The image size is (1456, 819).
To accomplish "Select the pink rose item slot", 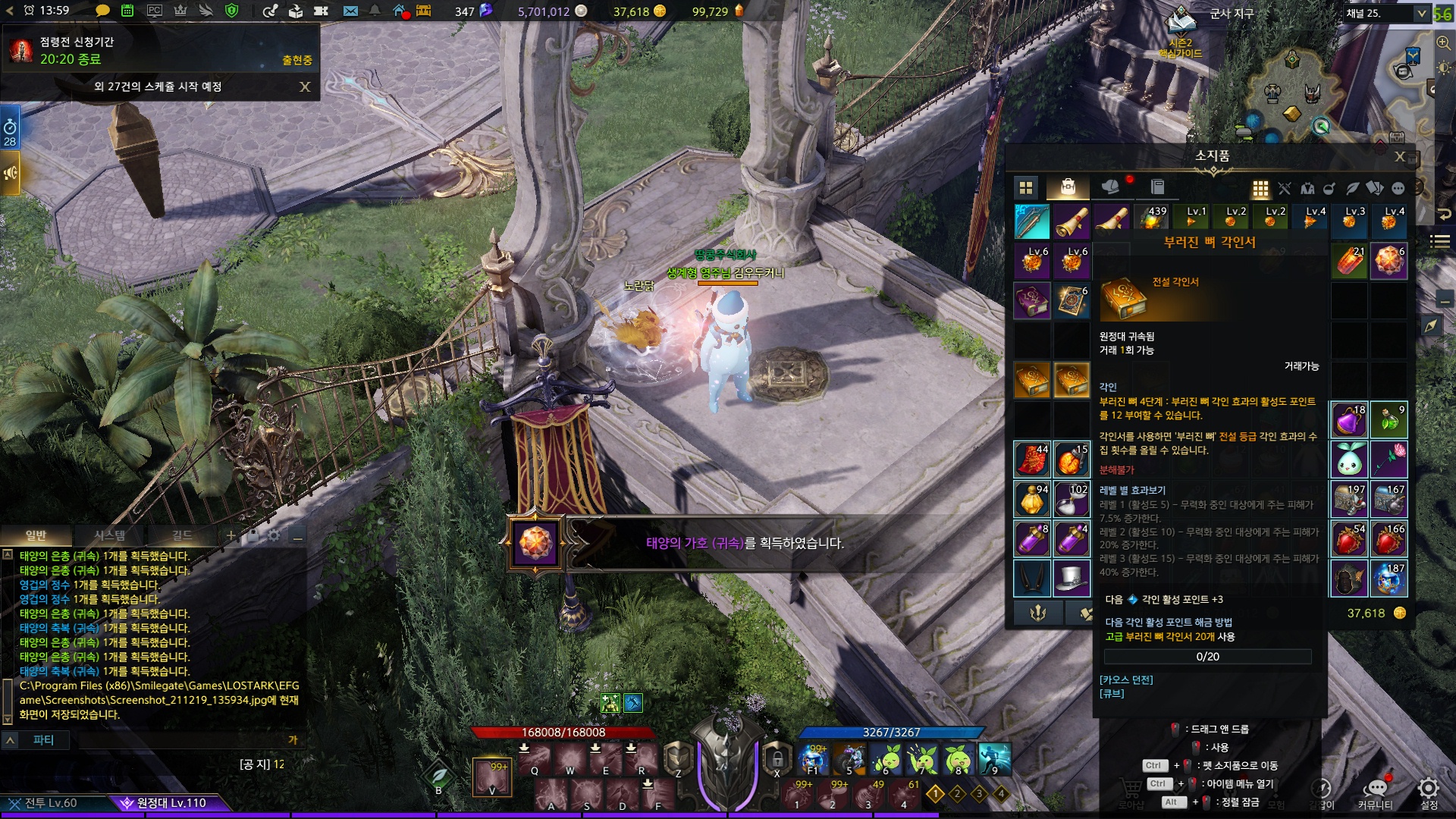I will (1389, 460).
